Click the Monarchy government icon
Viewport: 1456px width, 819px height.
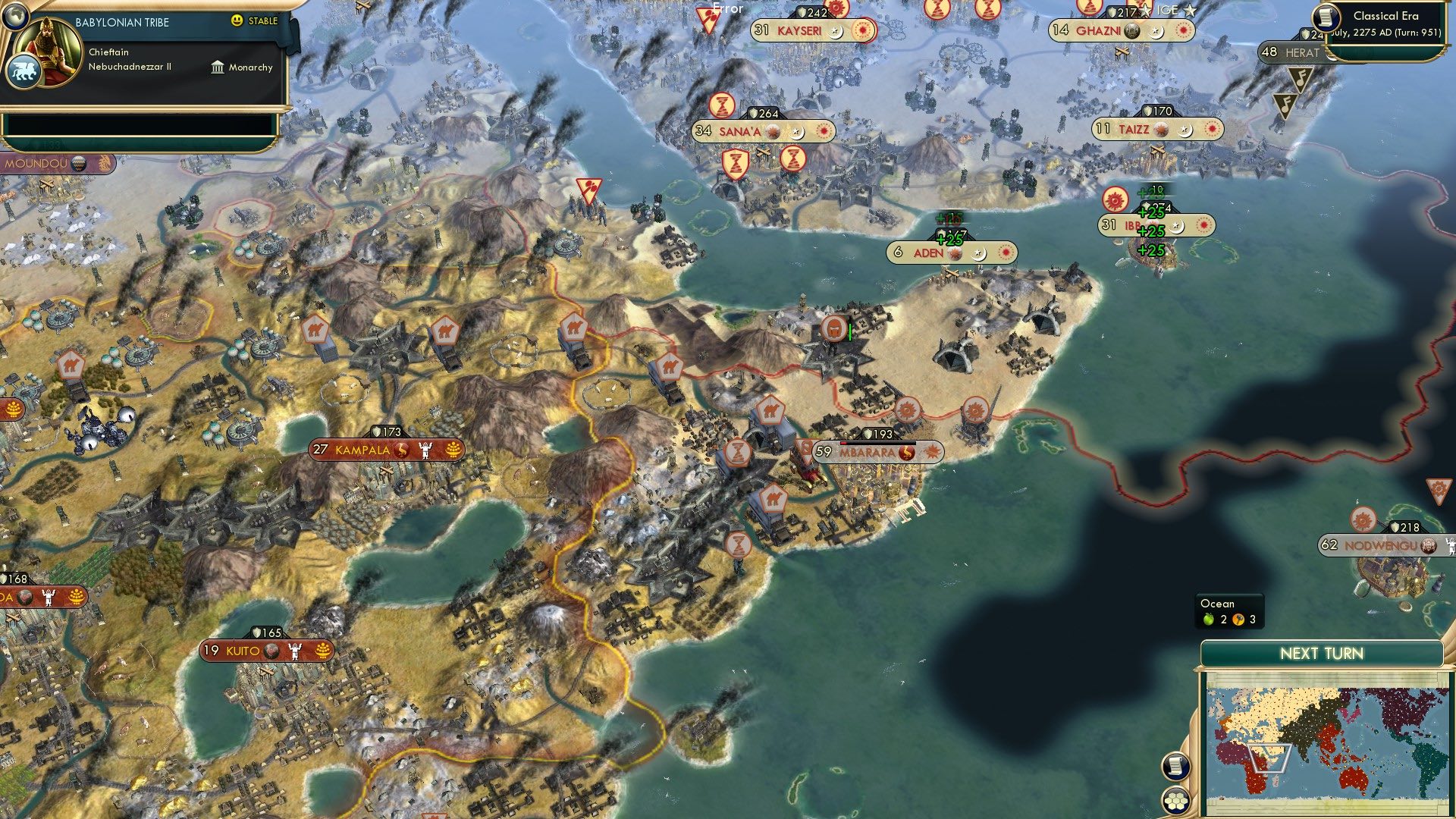[218, 67]
